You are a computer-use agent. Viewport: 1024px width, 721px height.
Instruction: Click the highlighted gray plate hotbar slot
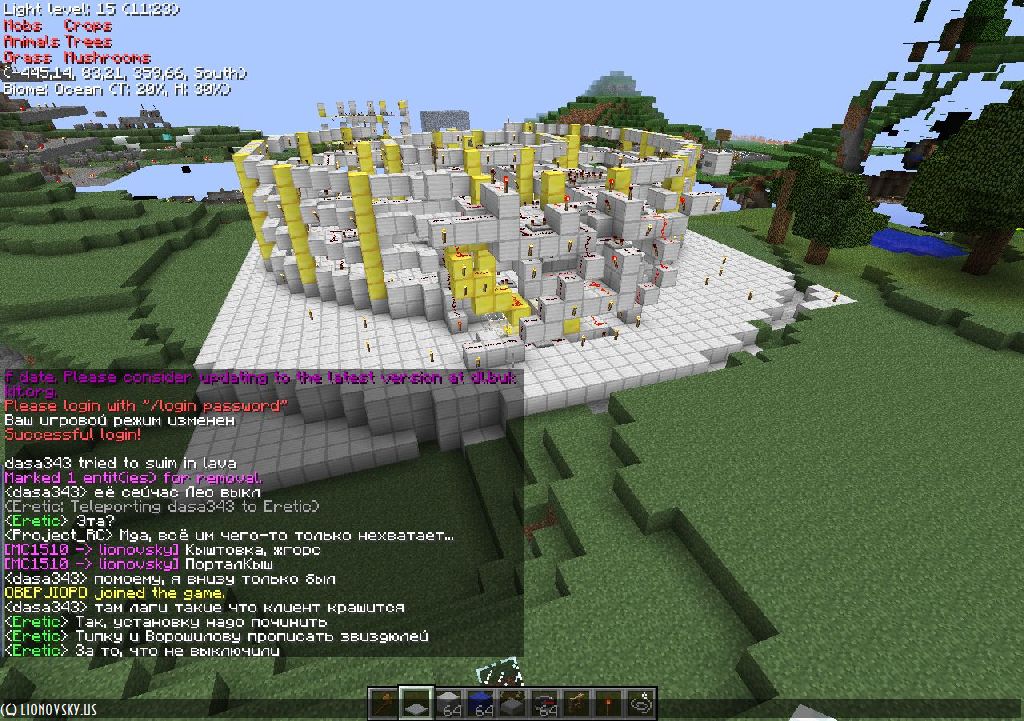click(416, 703)
